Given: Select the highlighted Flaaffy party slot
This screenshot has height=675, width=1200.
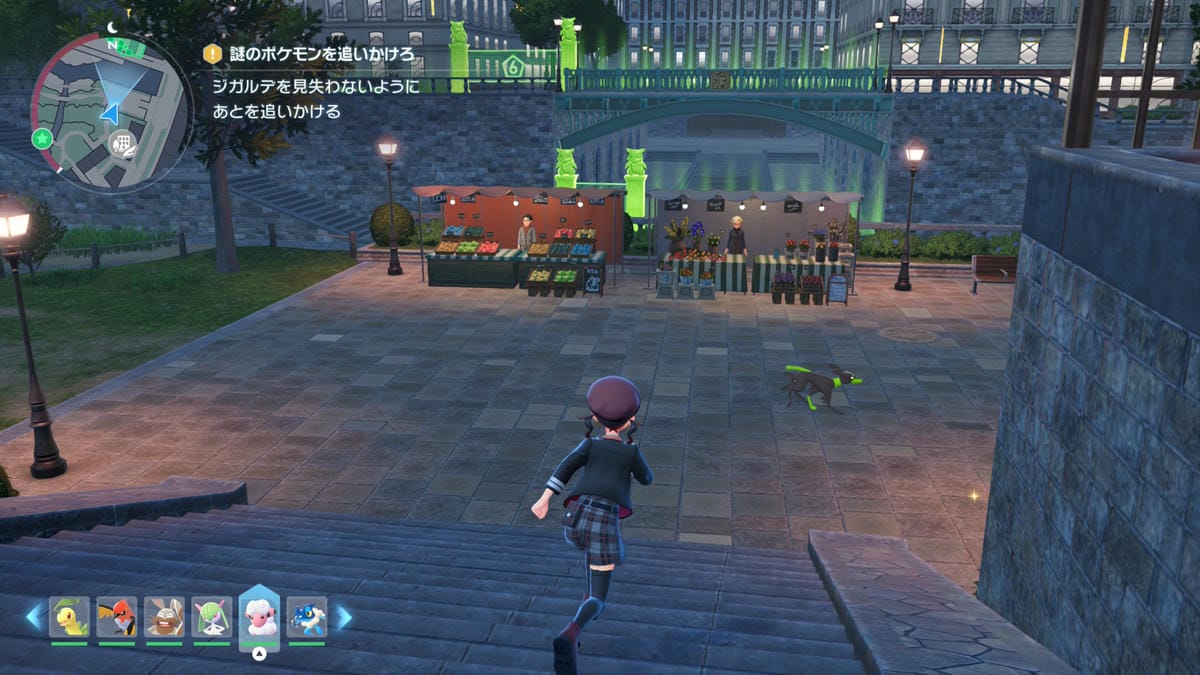Looking at the screenshot, I should click(x=259, y=617).
